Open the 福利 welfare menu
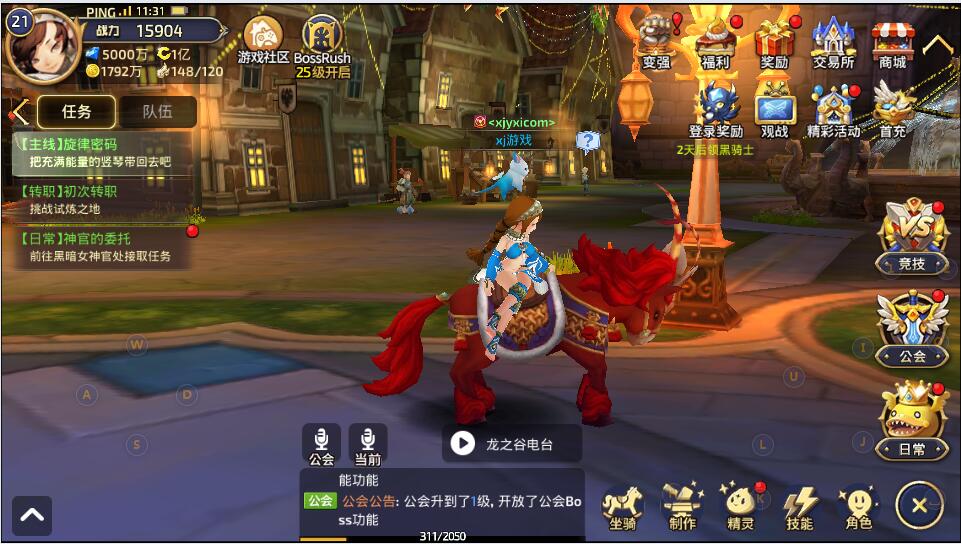The image size is (961, 544). [x=716, y=42]
